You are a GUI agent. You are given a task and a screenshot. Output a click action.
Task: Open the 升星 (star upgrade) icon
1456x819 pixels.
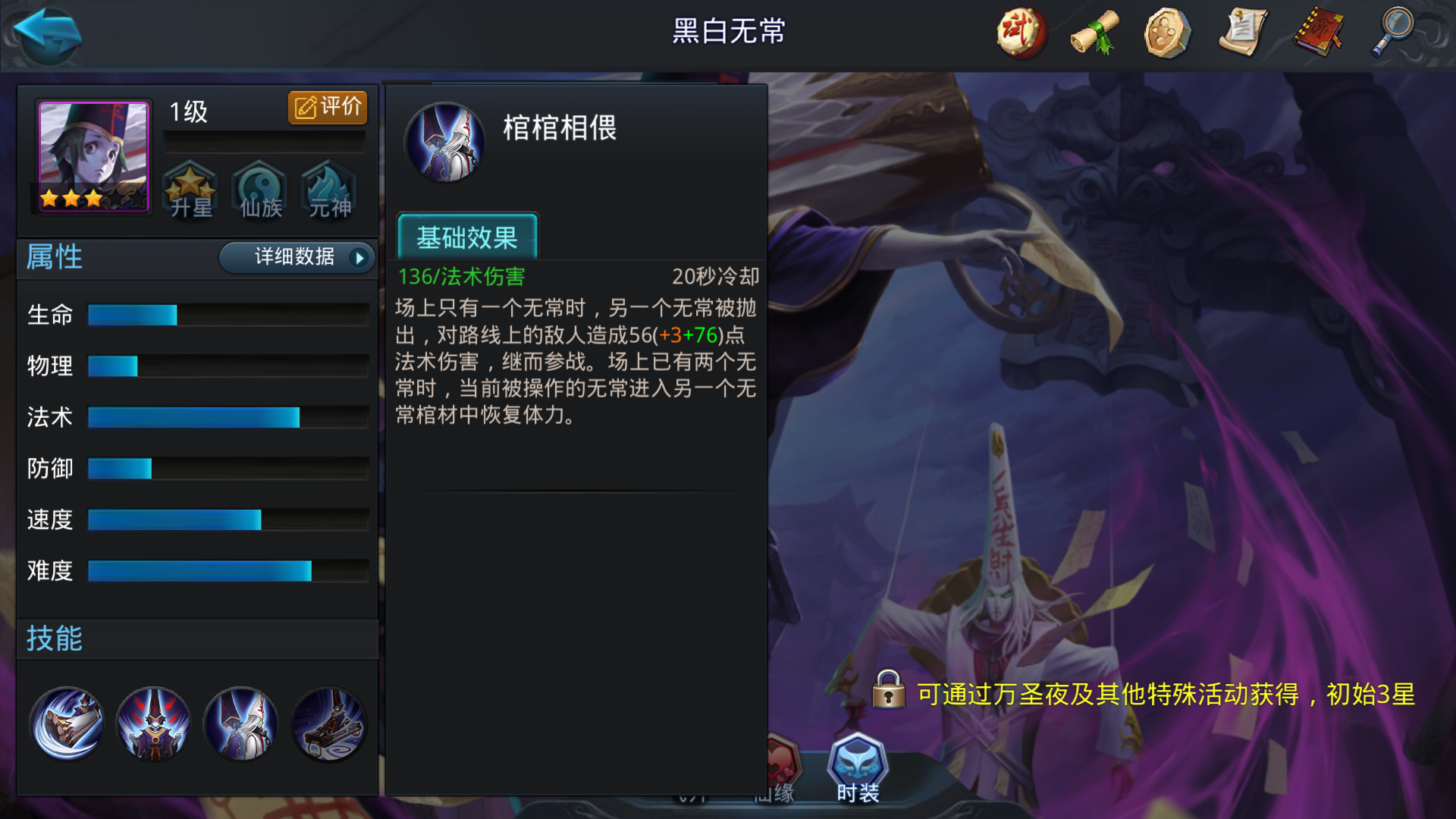190,191
